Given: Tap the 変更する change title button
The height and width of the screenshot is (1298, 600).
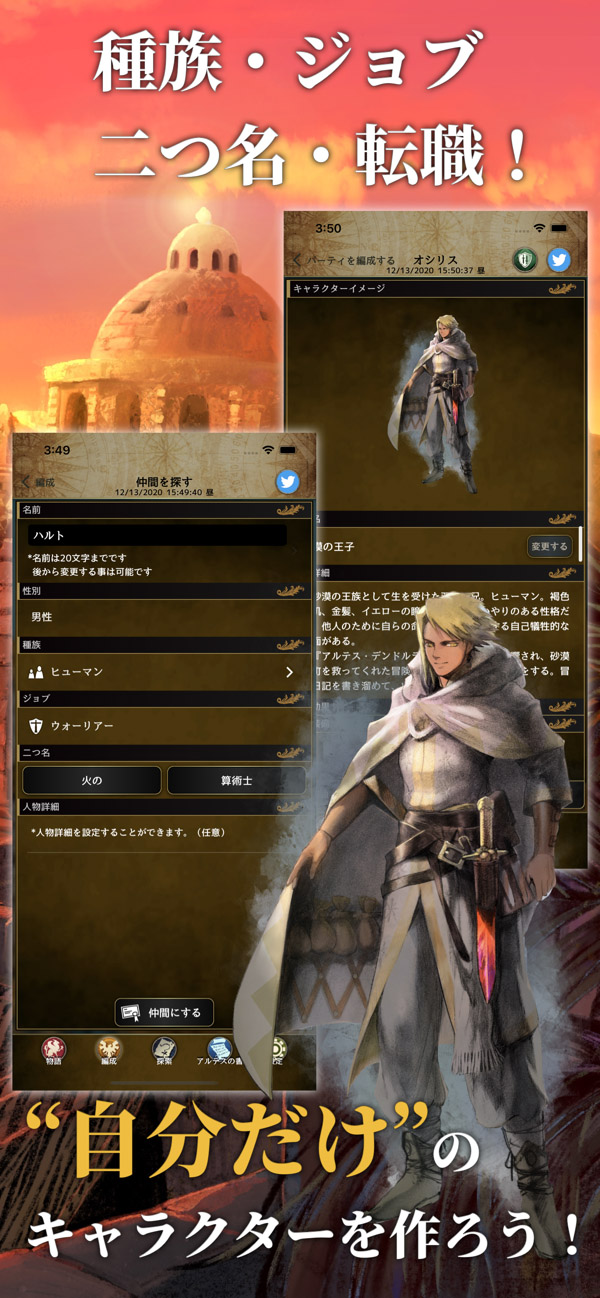Looking at the screenshot, I should pyautogui.click(x=550, y=546).
